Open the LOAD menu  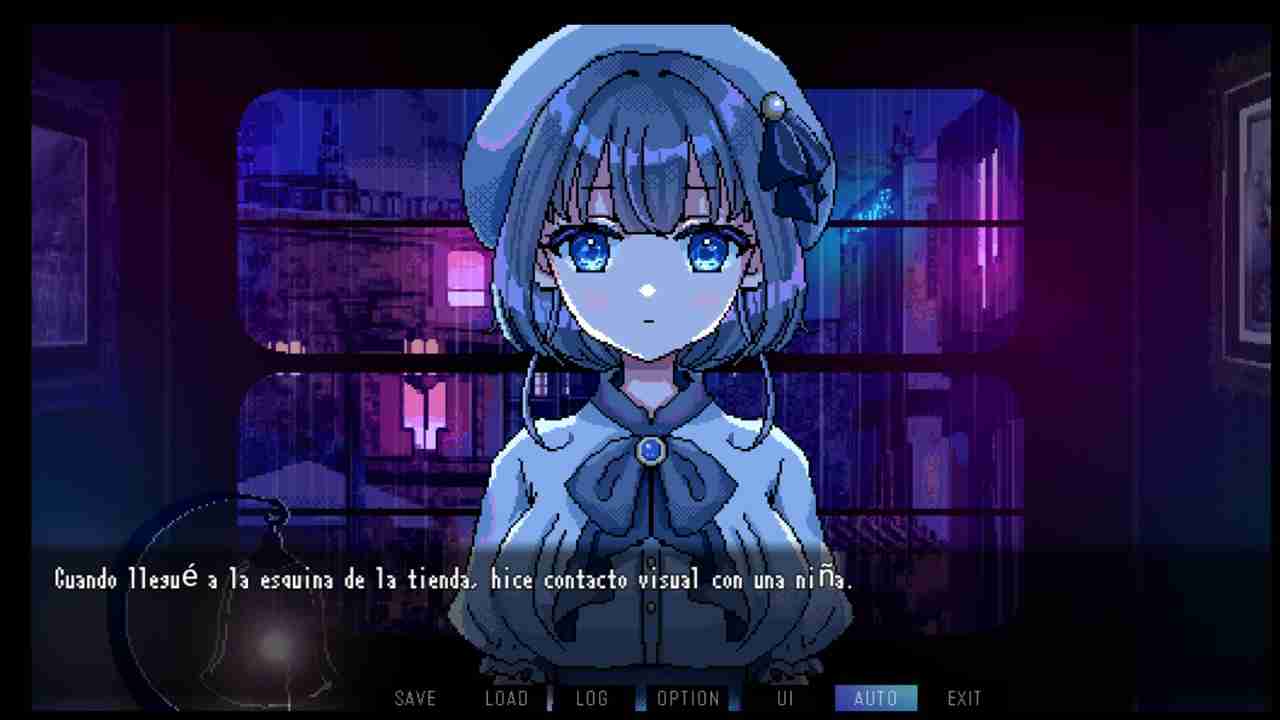point(506,698)
